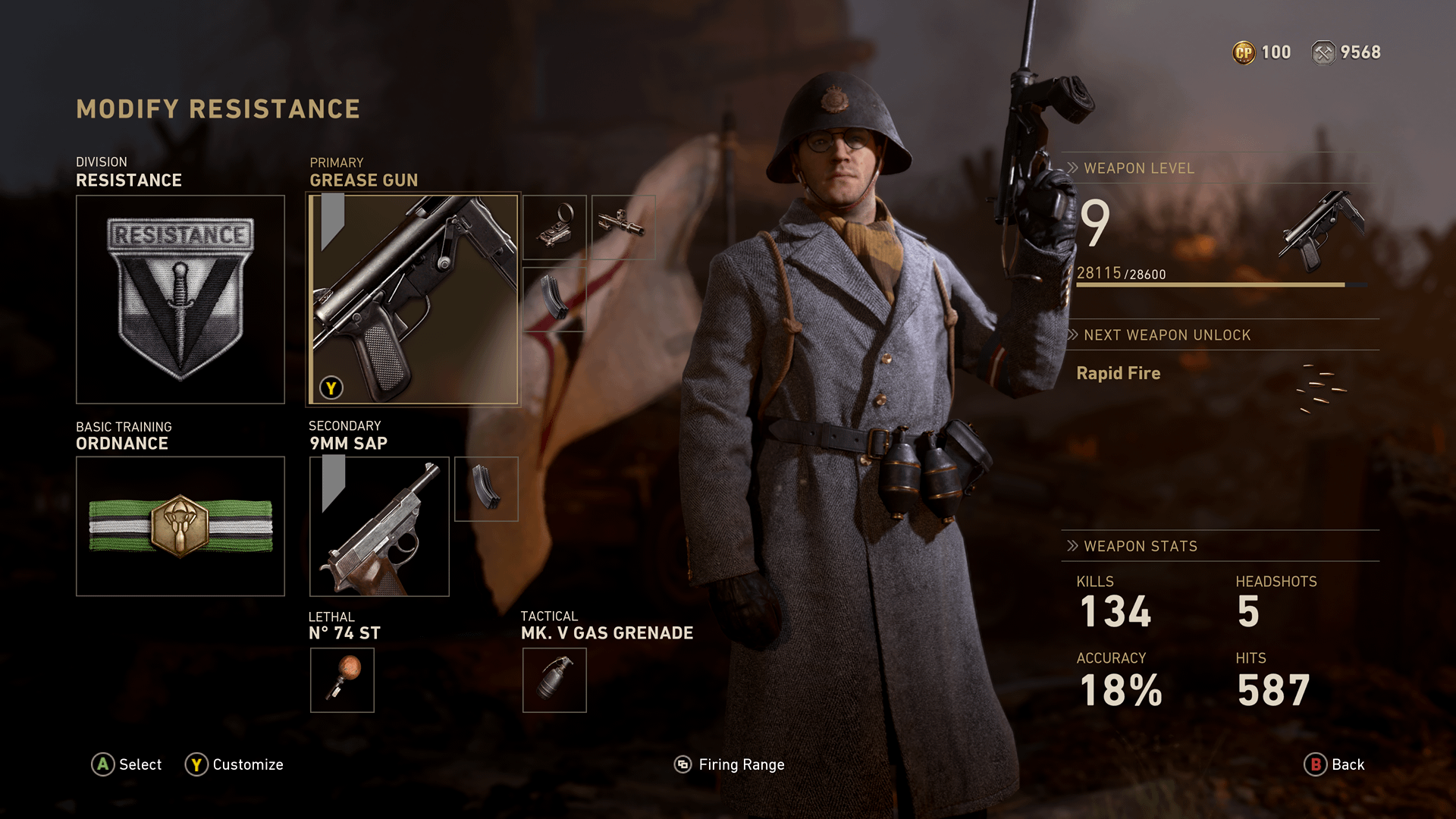Select the Grease Gun magazine attachment slot

point(554,299)
